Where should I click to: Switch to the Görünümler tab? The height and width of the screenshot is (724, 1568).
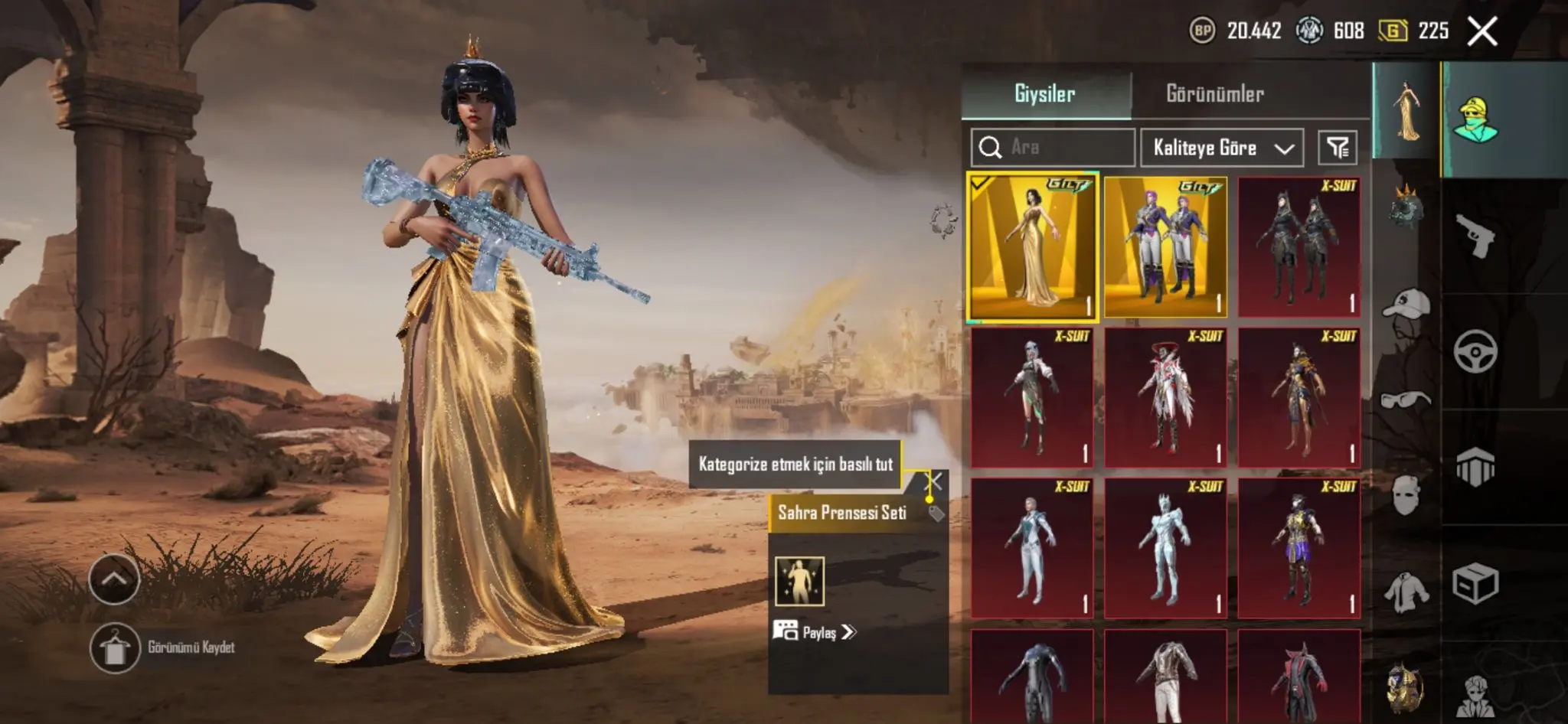(x=1214, y=93)
